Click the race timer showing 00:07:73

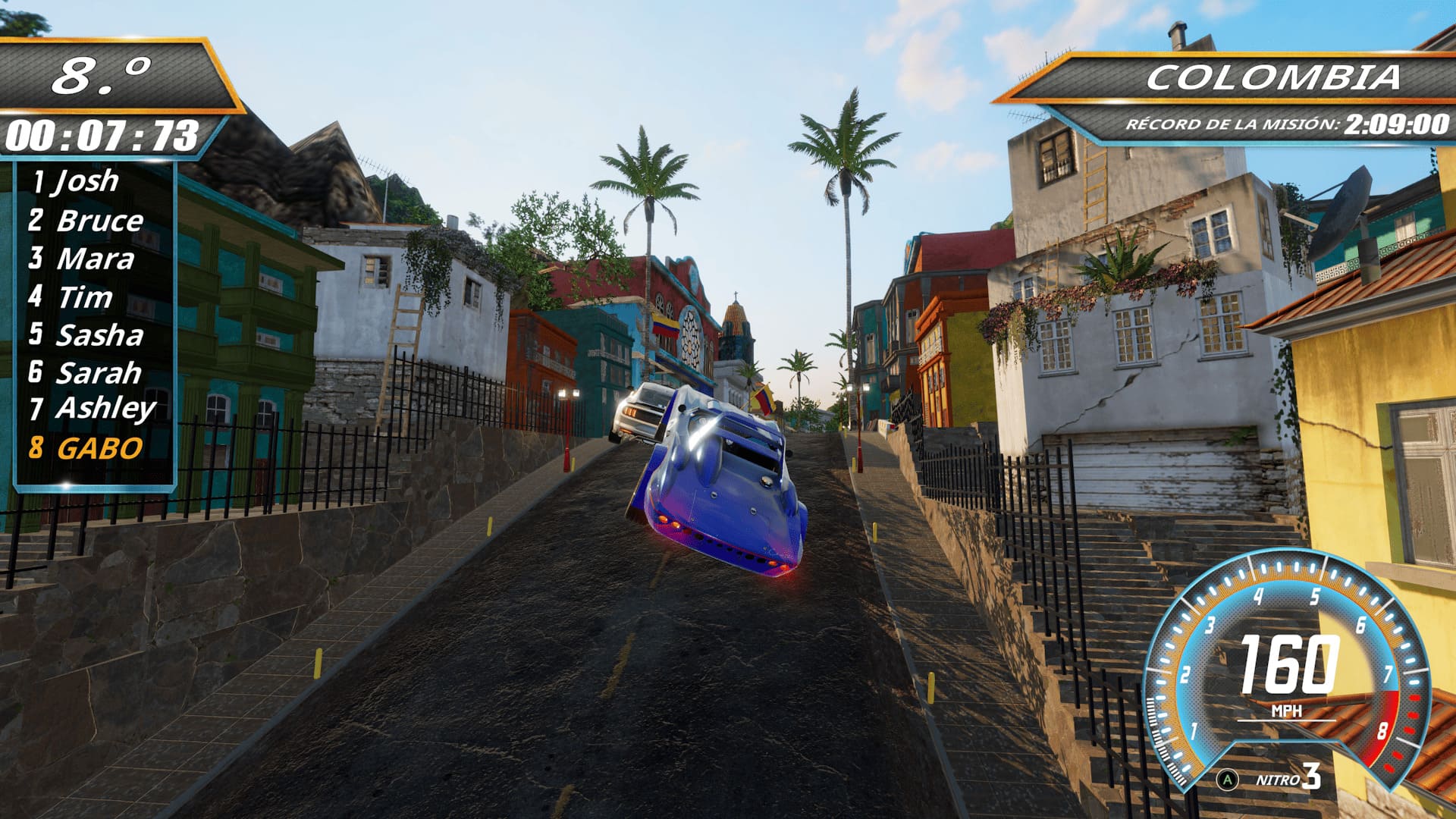click(x=105, y=134)
